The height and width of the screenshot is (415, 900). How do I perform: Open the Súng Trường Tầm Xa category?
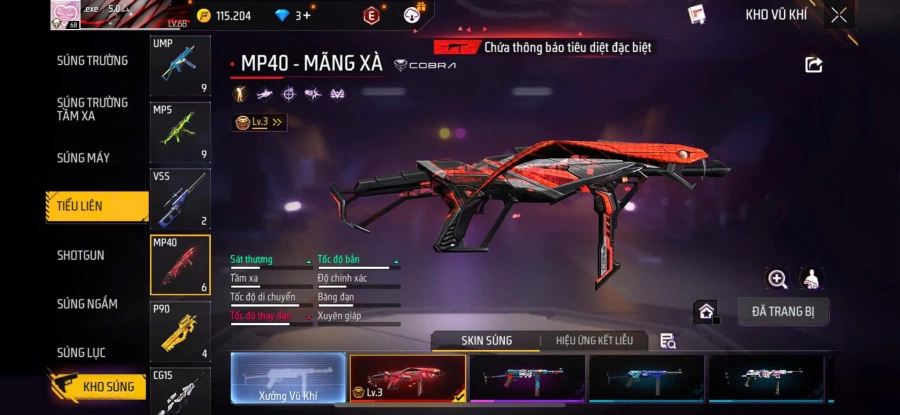92,109
